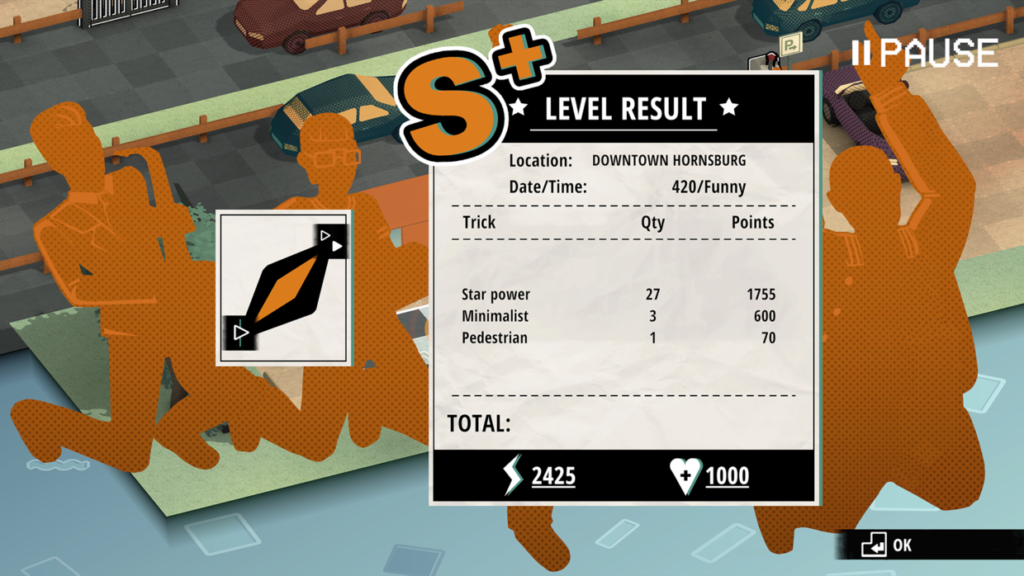The width and height of the screenshot is (1024, 576).
Task: Open the route replay thumbnail
Action: (284, 287)
